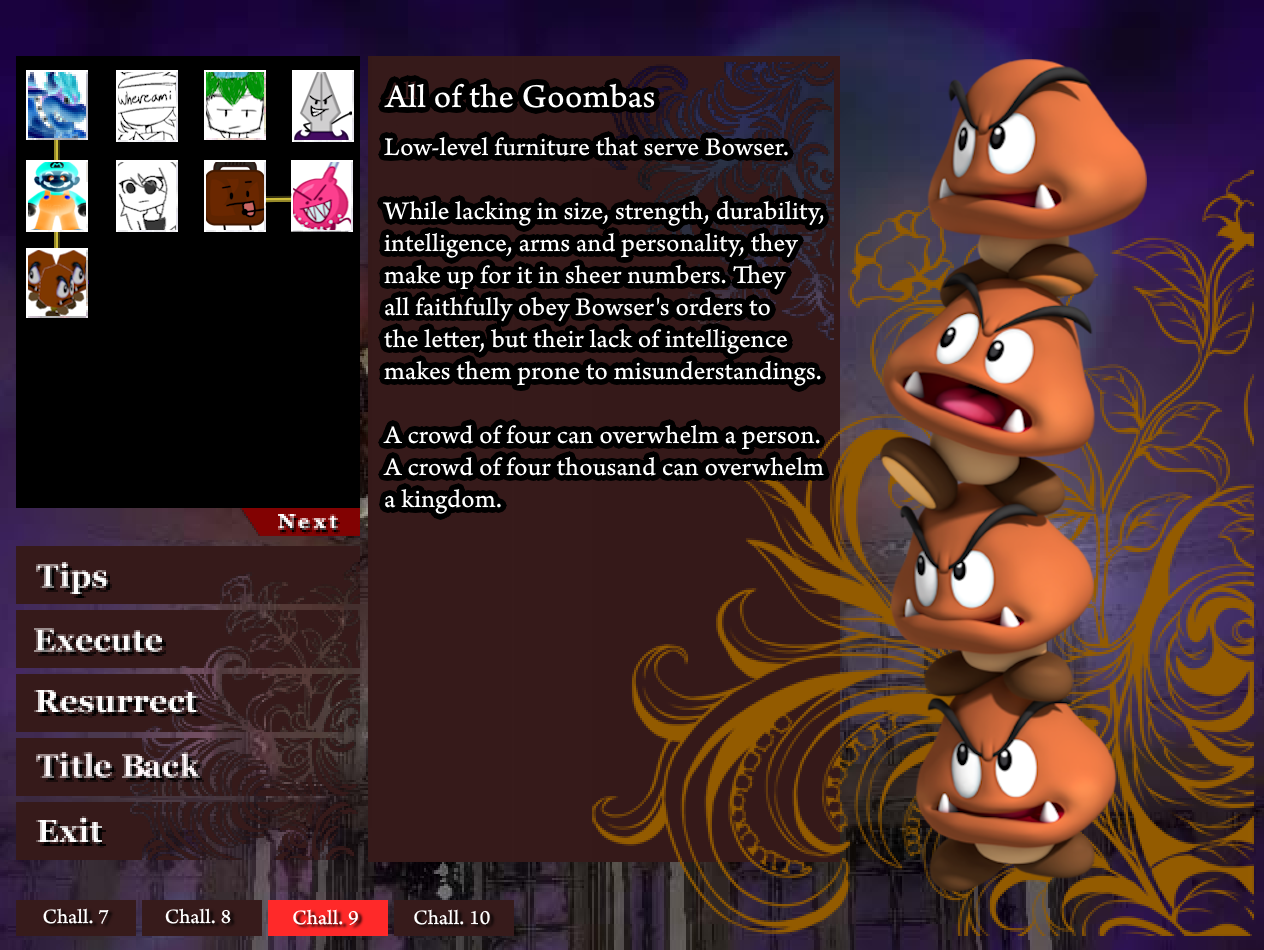Open the Tips menu entry

(72, 577)
